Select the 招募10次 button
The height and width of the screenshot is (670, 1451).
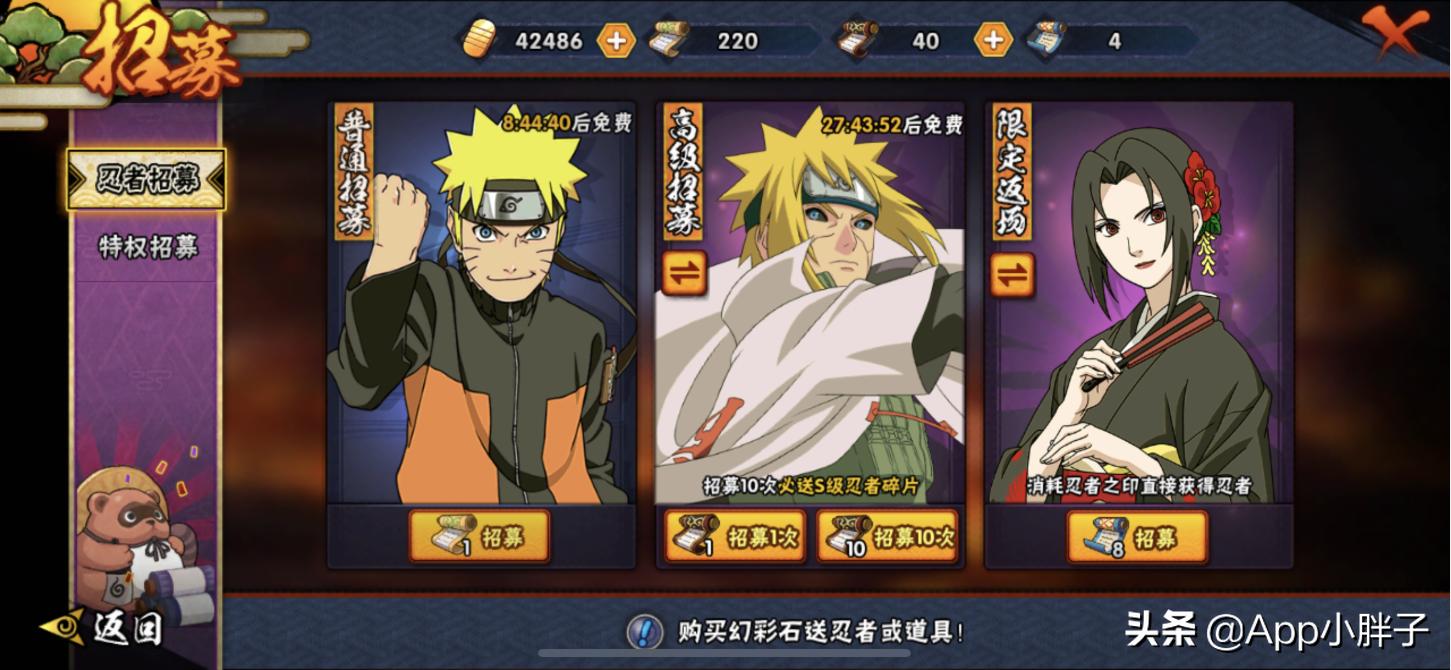pyautogui.click(x=887, y=537)
